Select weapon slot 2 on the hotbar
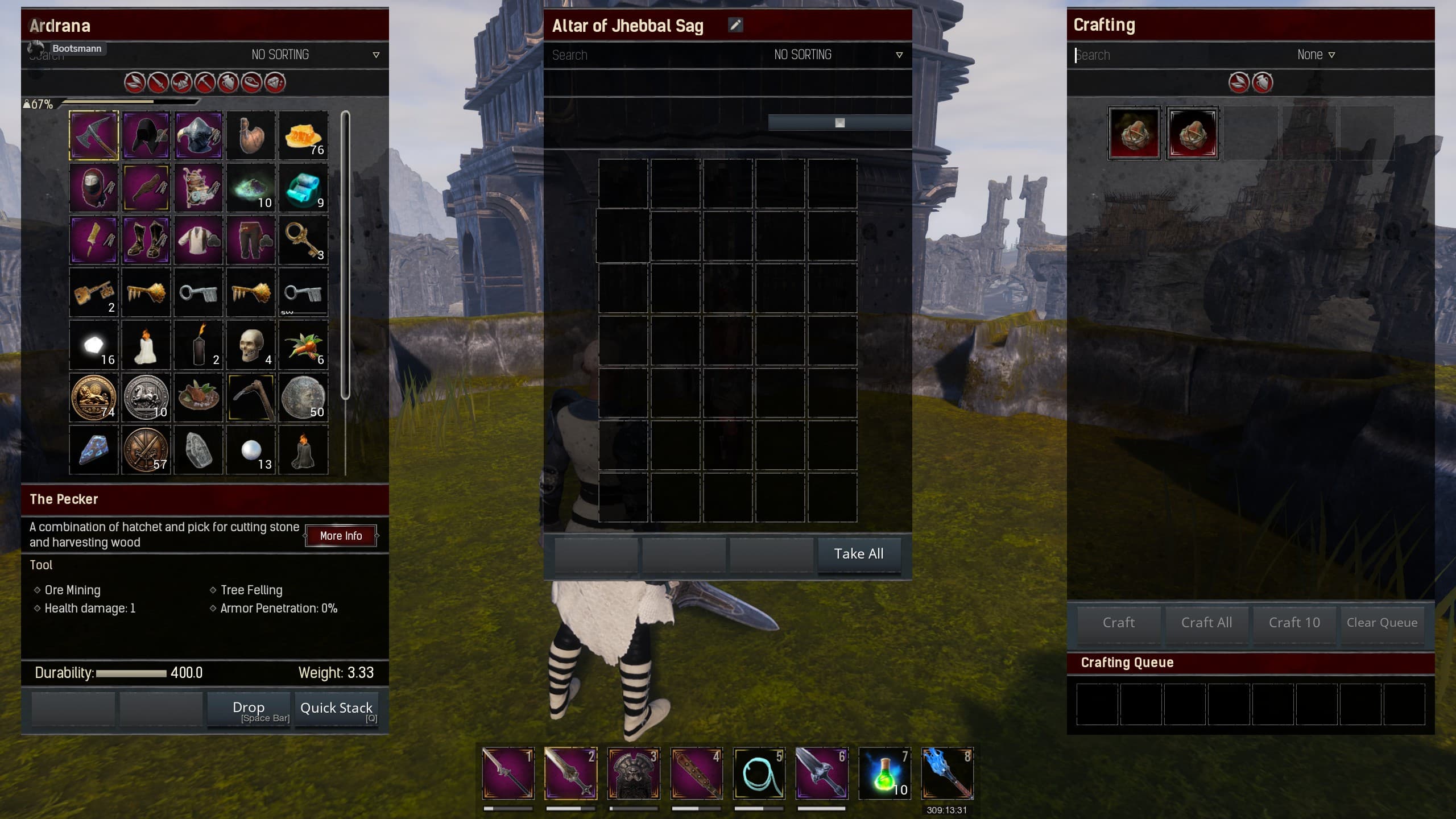 tap(572, 773)
